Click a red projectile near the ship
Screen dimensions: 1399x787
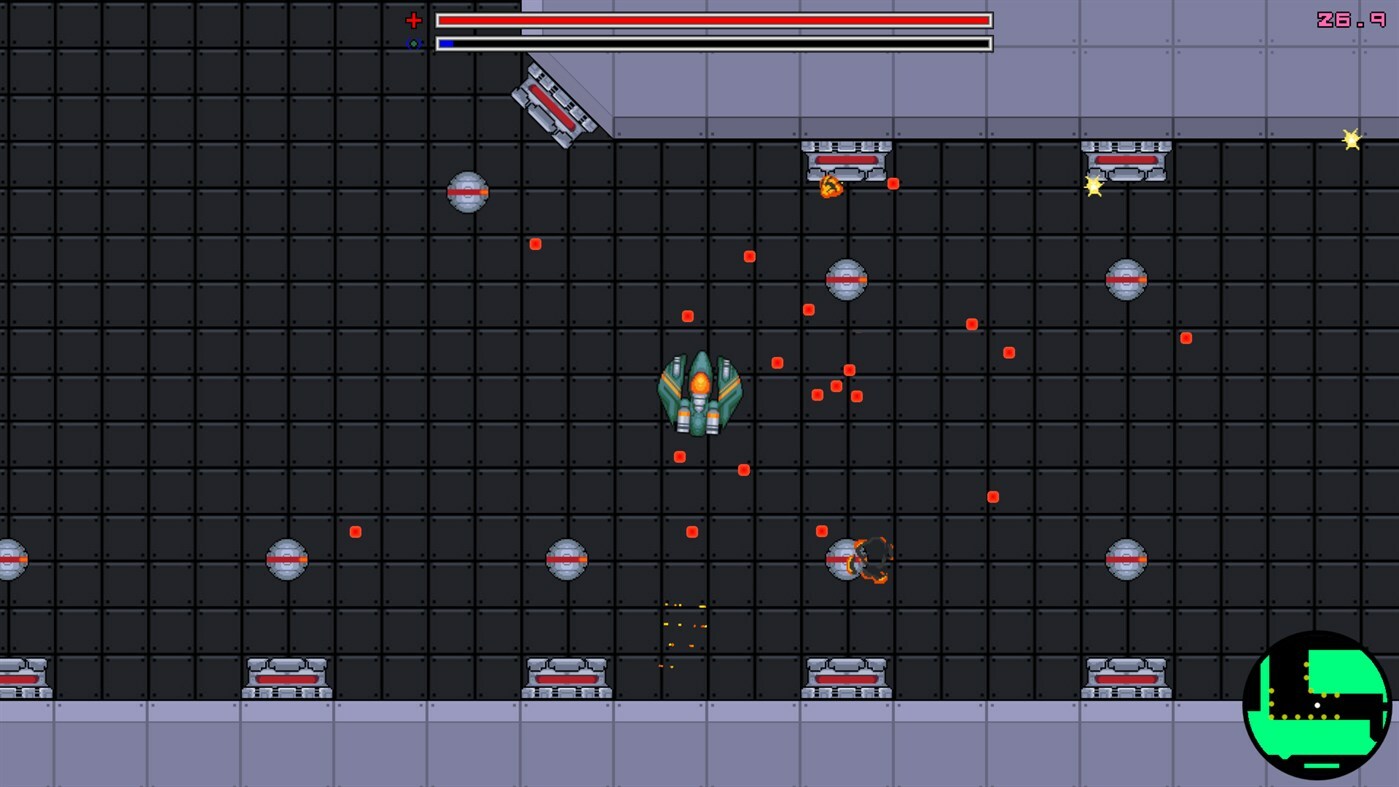coord(777,362)
